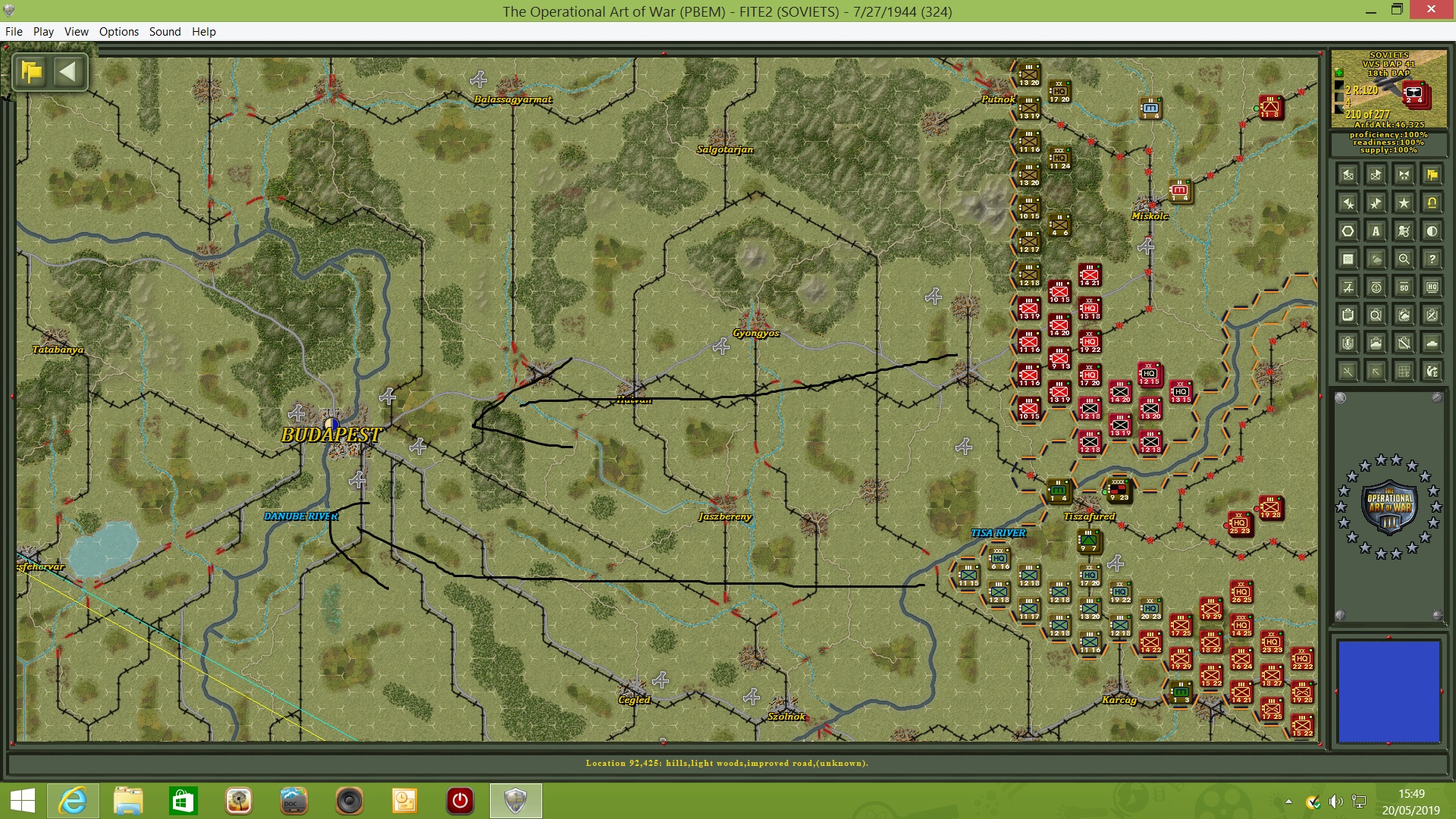Open the weather display cloud icon
The image size is (1456, 819).
[1376, 259]
